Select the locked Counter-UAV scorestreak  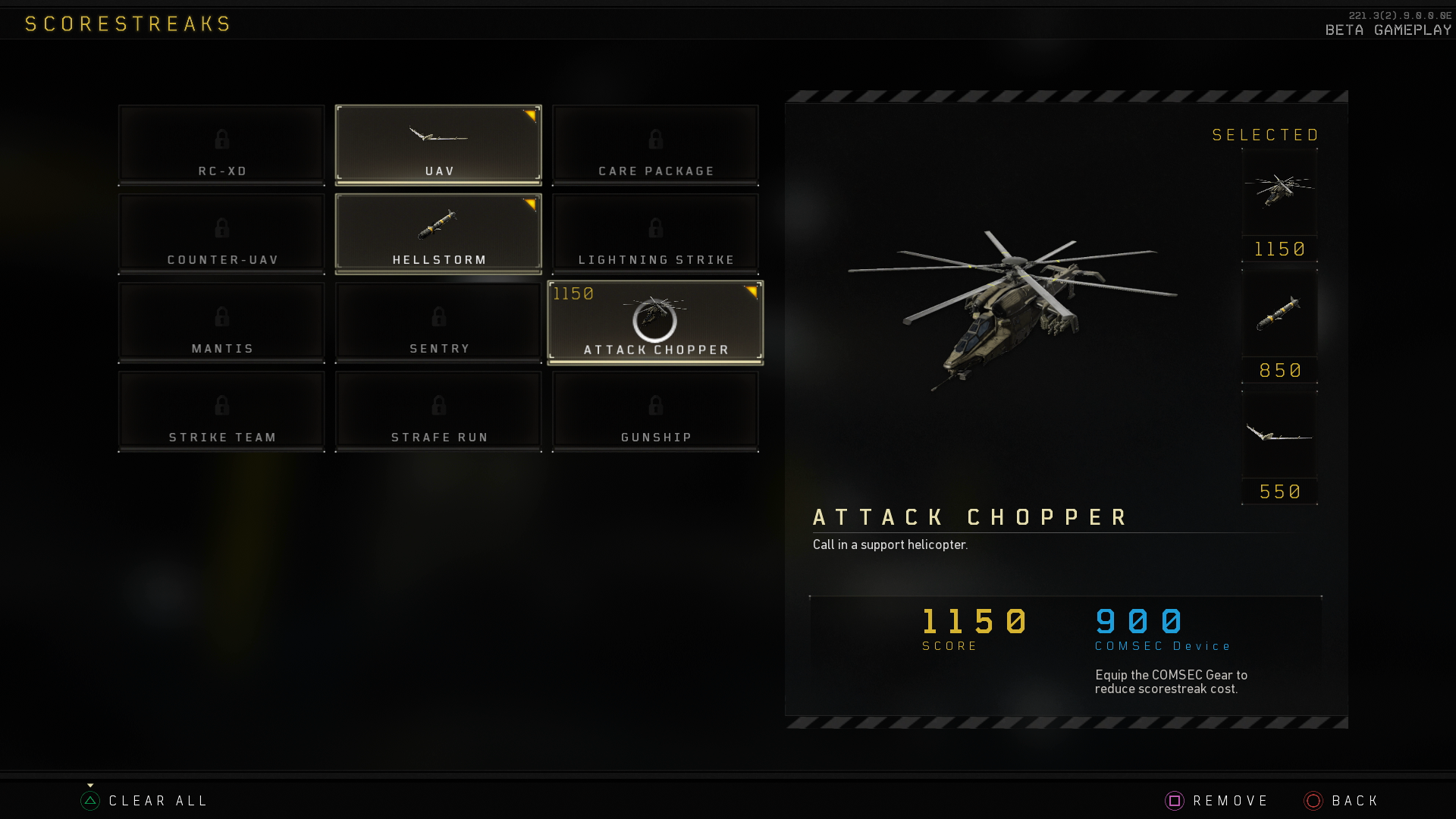[221, 233]
